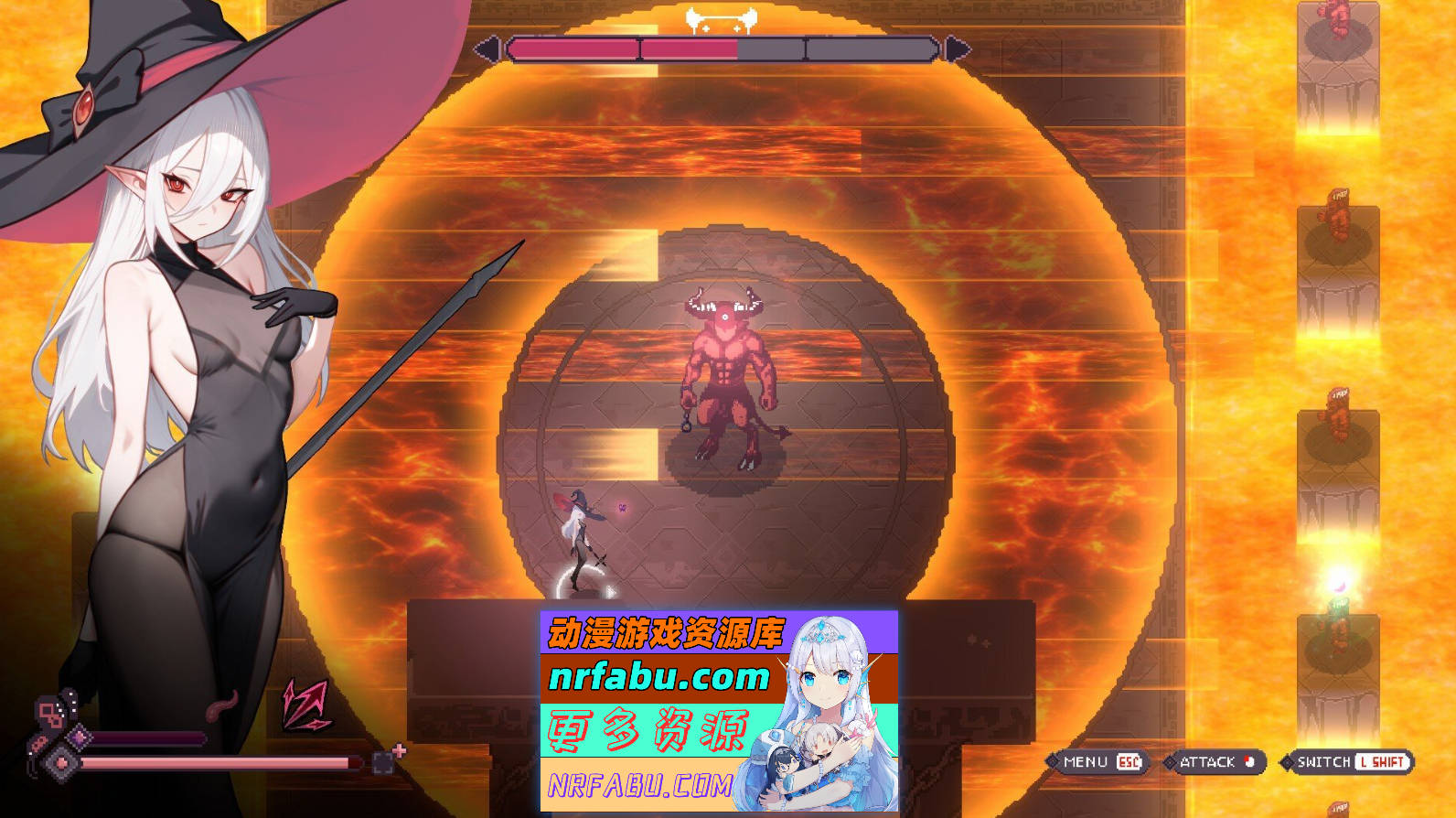Click the plus icon next to the health bar
1456x818 pixels.
click(398, 751)
